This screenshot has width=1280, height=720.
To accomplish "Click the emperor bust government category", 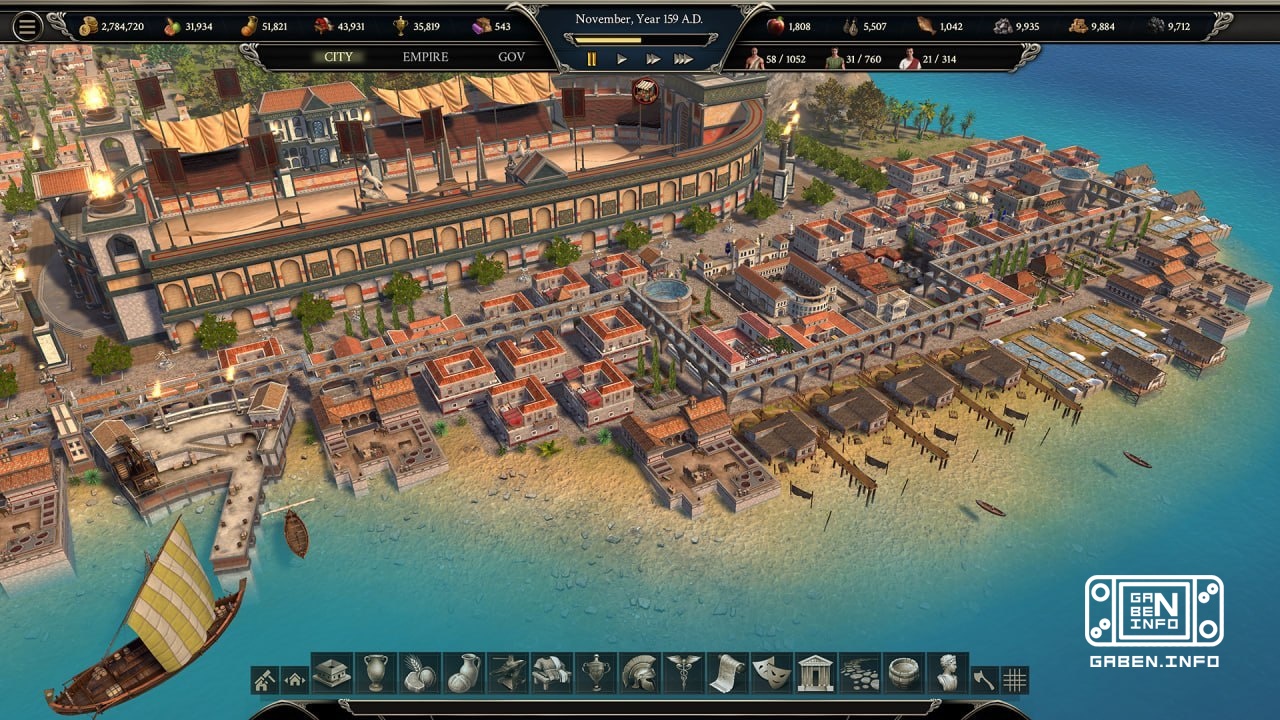I will [x=947, y=677].
